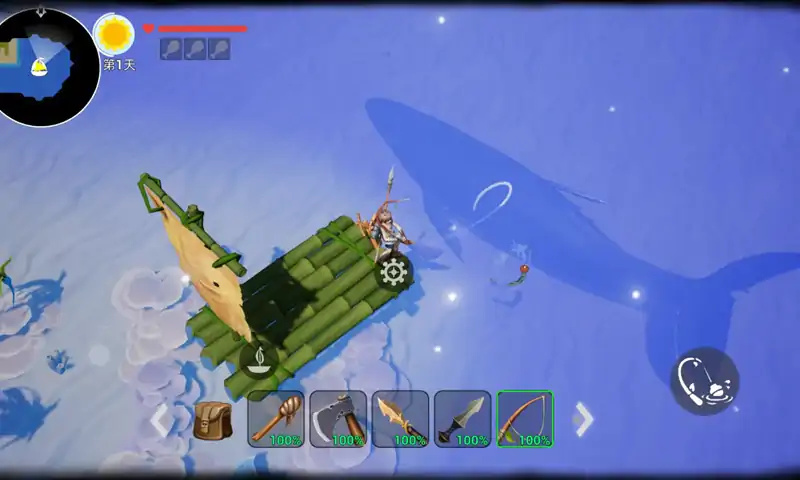Viewport: 800px width, 480px height.
Task: Open the raft gear settings icon
Action: tap(394, 270)
